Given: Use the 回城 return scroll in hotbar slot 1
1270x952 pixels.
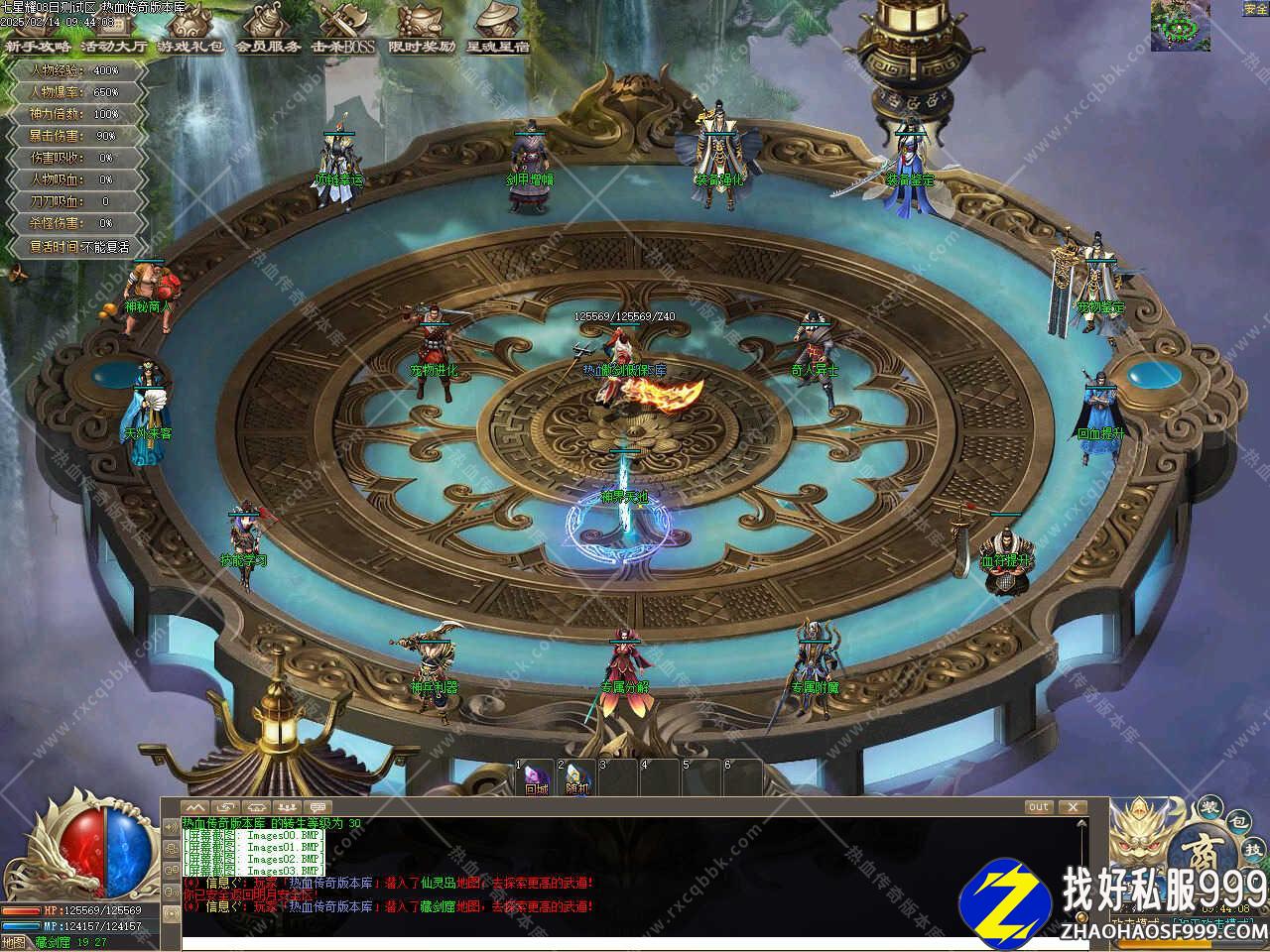Looking at the screenshot, I should click(537, 779).
